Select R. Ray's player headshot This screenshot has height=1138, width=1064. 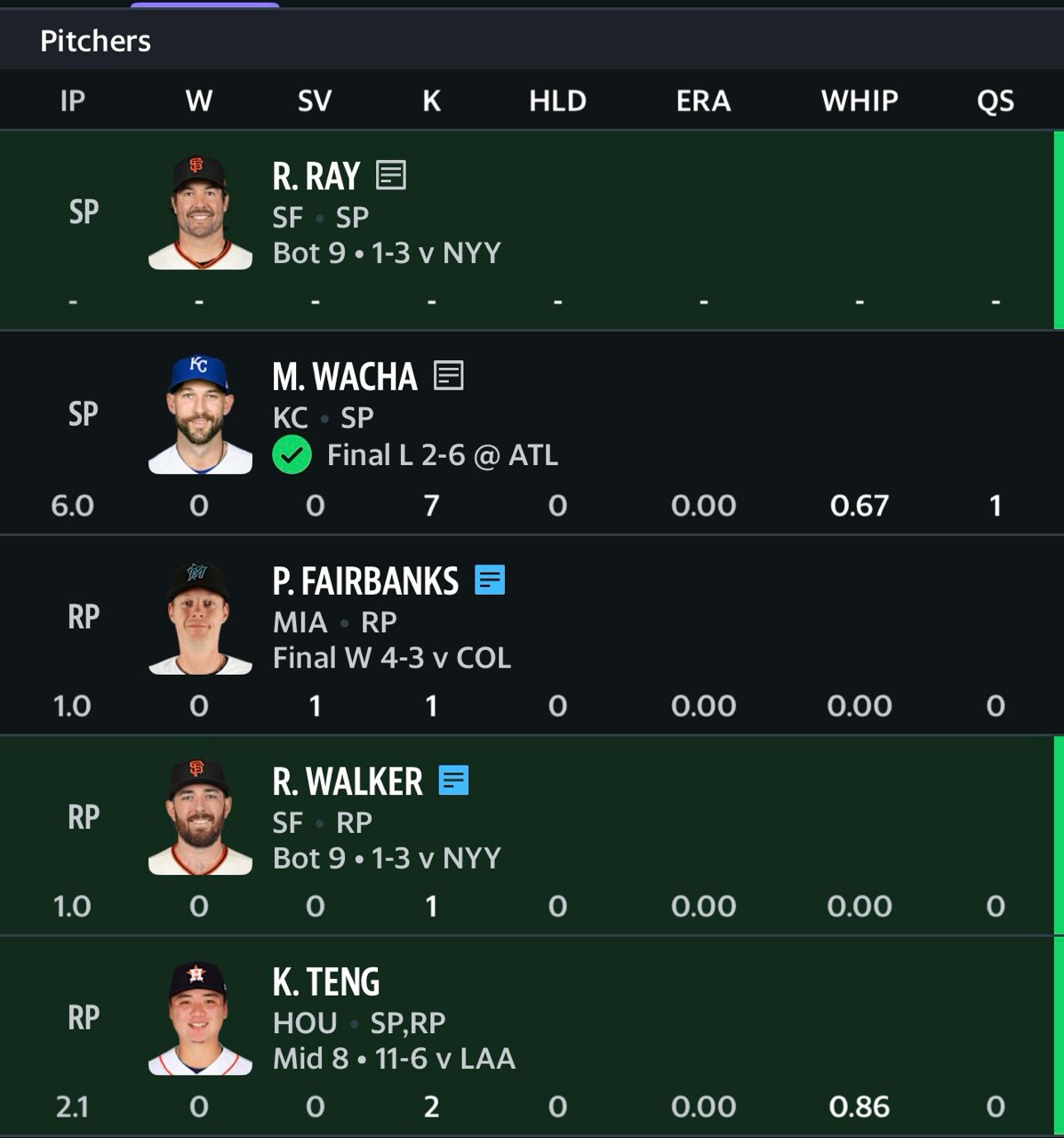click(x=200, y=213)
